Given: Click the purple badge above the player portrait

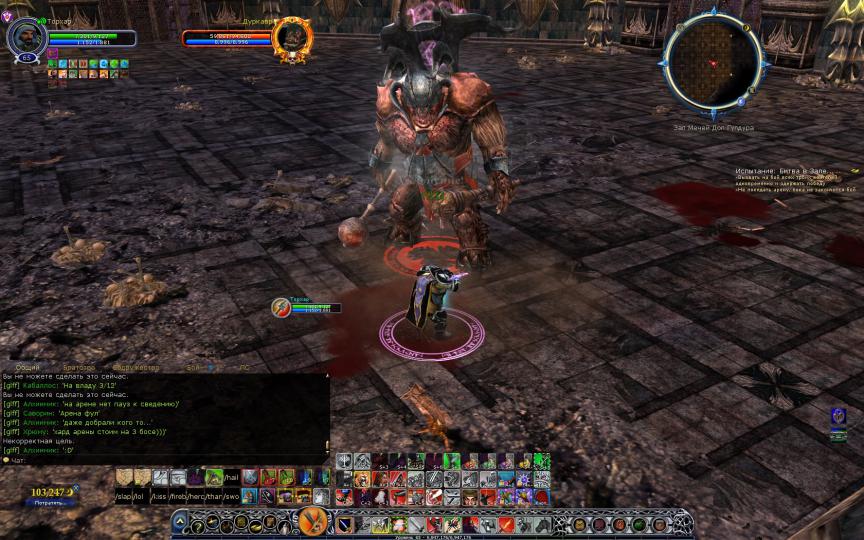Looking at the screenshot, I should coord(7,16).
